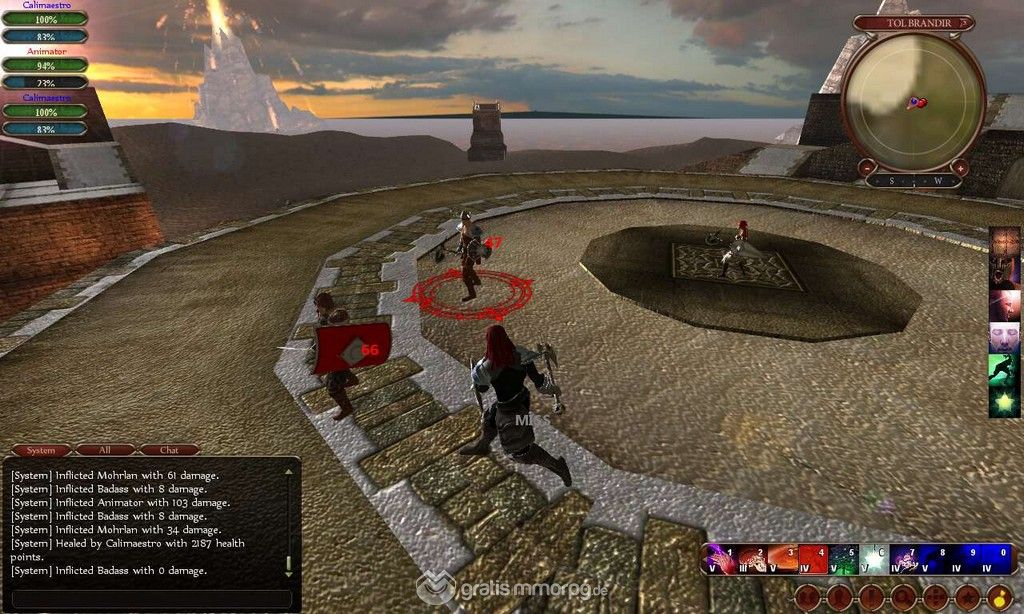This screenshot has height=614, width=1024.
Task: Use the skull skill in hotbar slot 2
Action: point(751,560)
